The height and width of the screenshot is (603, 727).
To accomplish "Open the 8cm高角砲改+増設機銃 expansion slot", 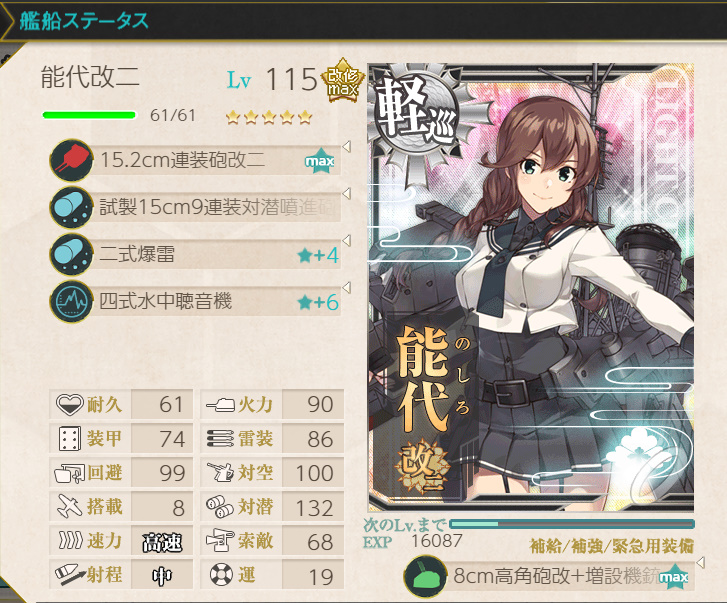I will [x=548, y=578].
